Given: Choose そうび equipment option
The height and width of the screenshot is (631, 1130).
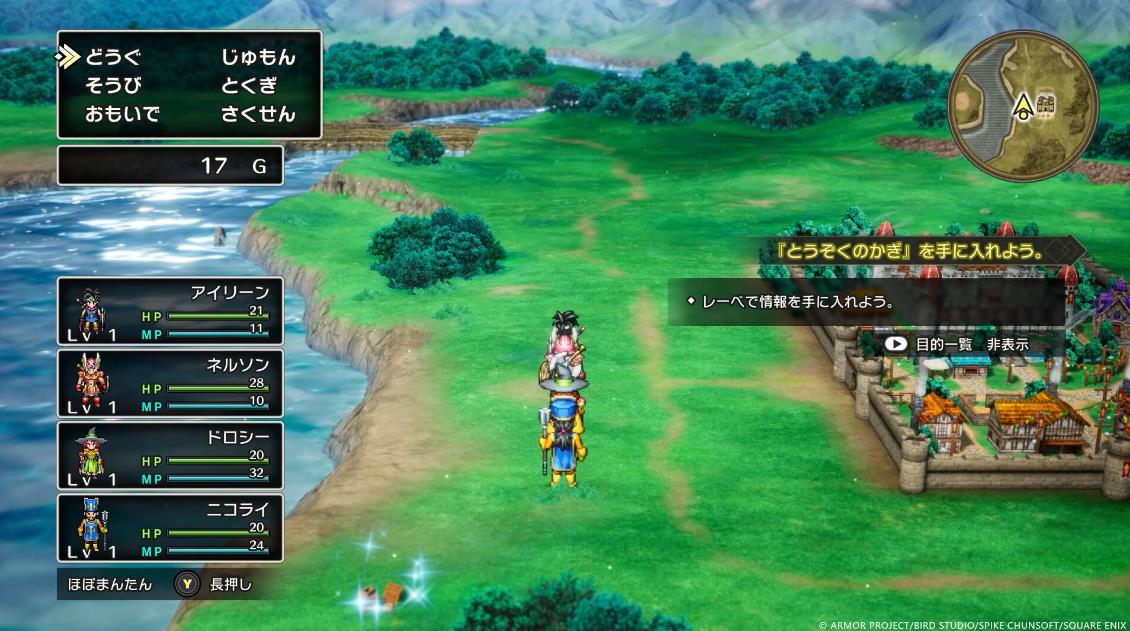Looking at the screenshot, I should coord(115,85).
